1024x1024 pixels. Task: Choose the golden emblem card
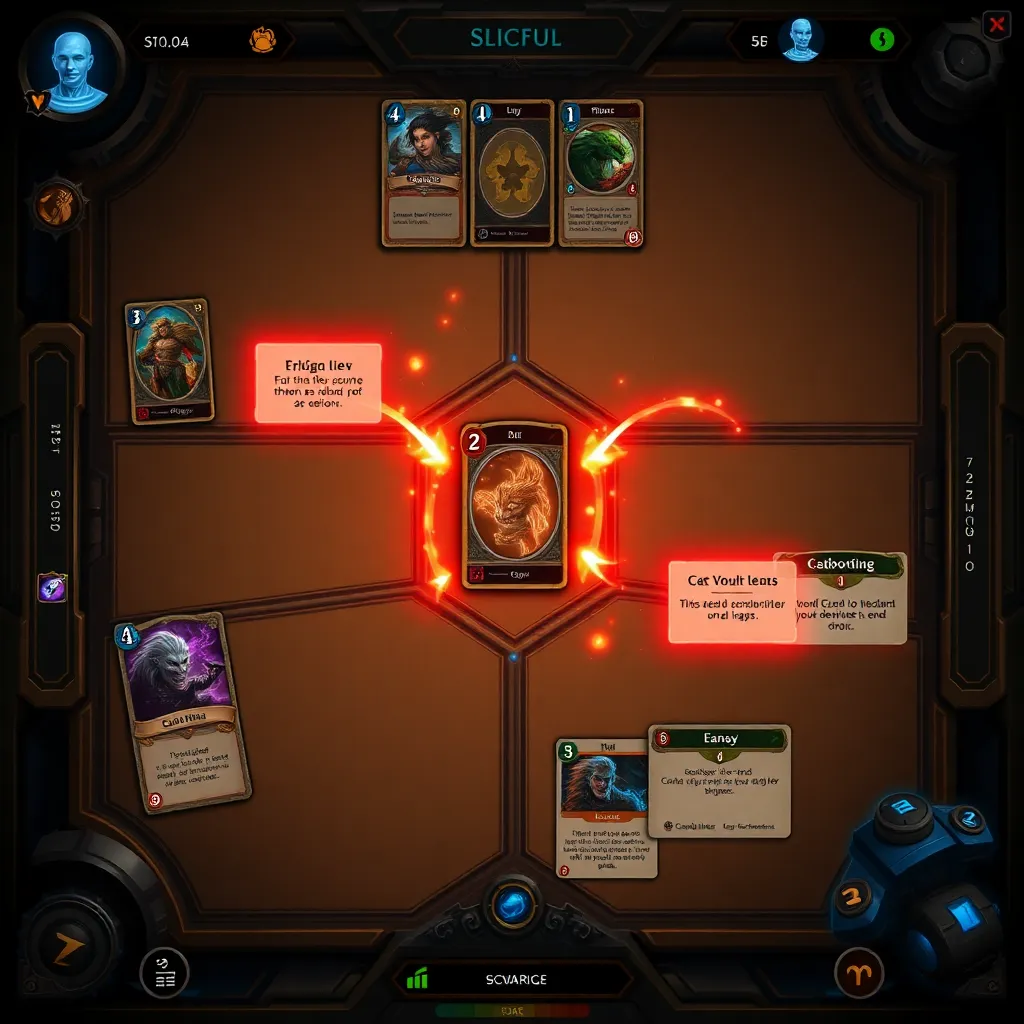point(512,172)
